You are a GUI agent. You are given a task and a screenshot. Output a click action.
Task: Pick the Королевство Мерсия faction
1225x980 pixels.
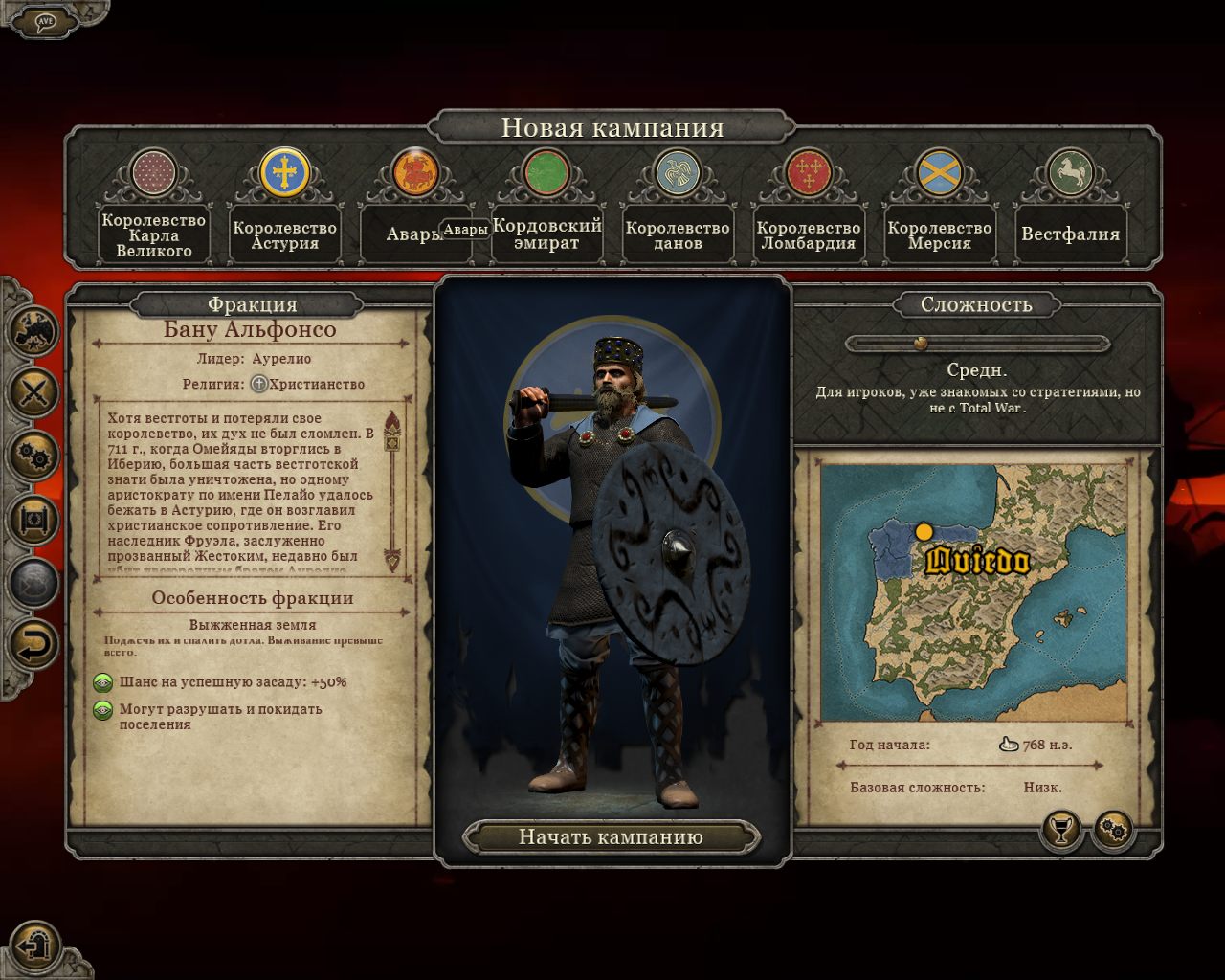click(939, 173)
